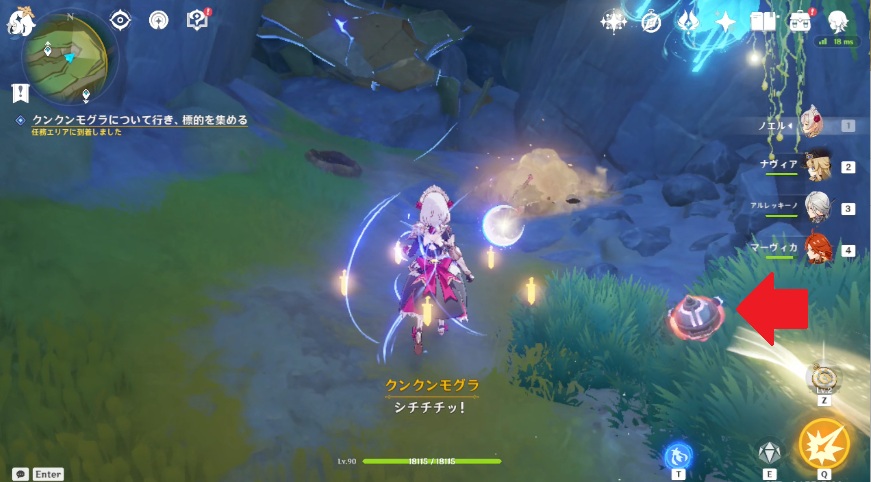Open the character profile head icon
Image resolution: width=871 pixels, height=482 pixels.
(x=838, y=20)
